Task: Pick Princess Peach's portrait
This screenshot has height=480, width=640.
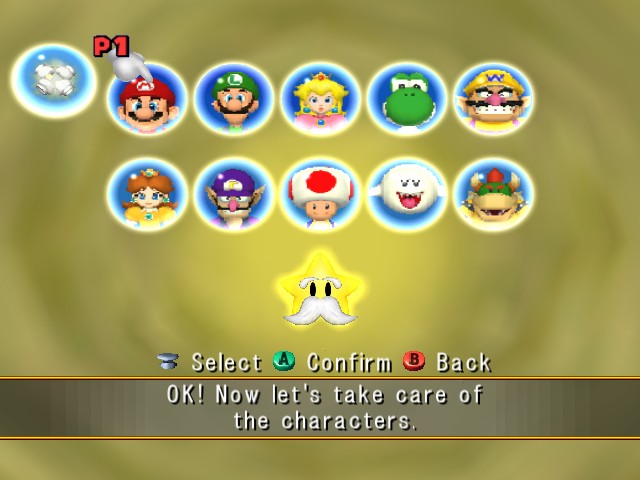Action: [320, 98]
